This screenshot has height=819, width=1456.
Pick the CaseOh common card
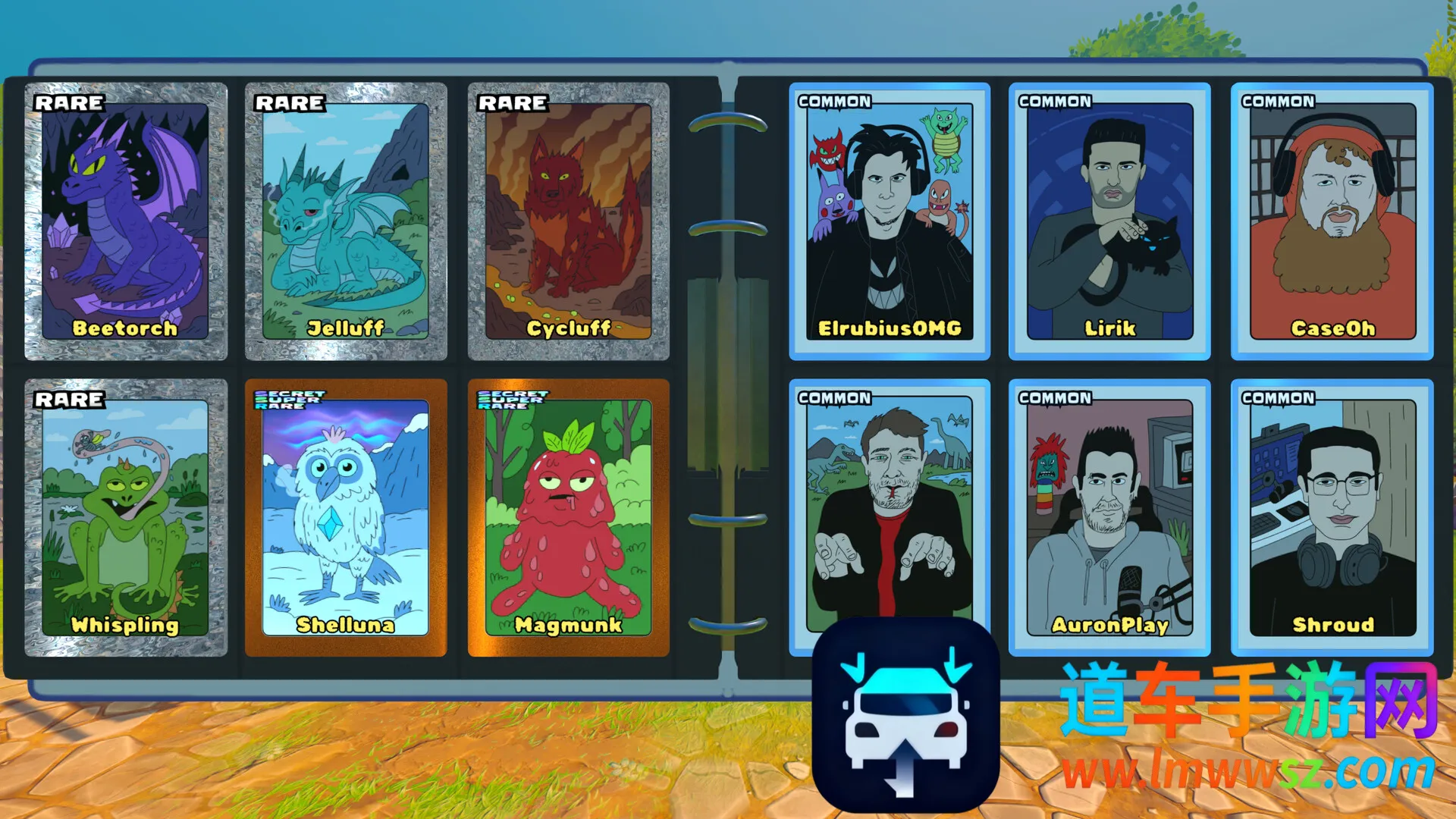(1332, 221)
